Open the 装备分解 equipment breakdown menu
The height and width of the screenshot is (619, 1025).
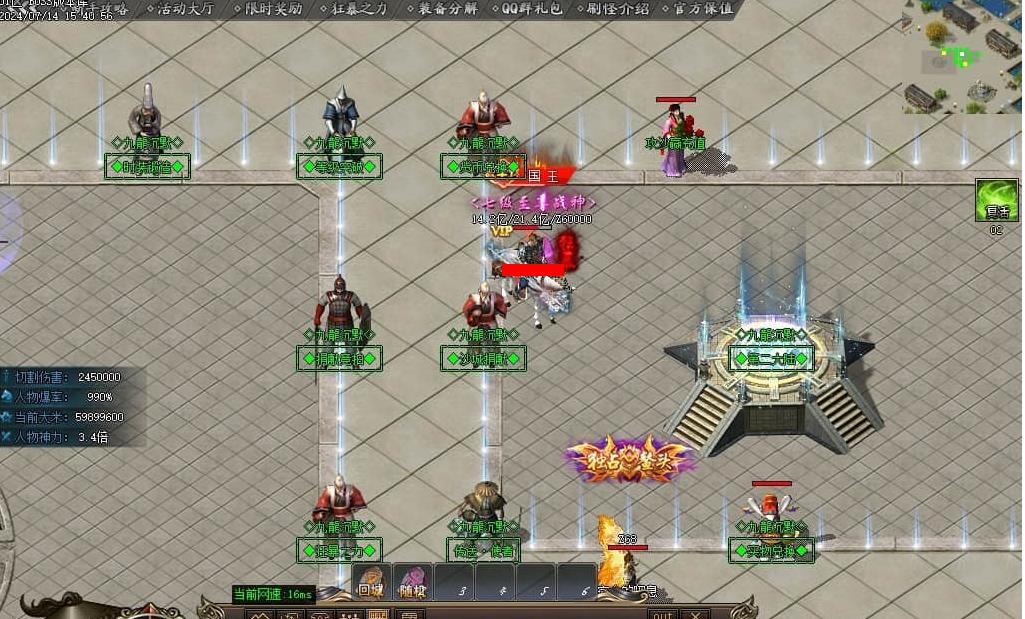(447, 9)
